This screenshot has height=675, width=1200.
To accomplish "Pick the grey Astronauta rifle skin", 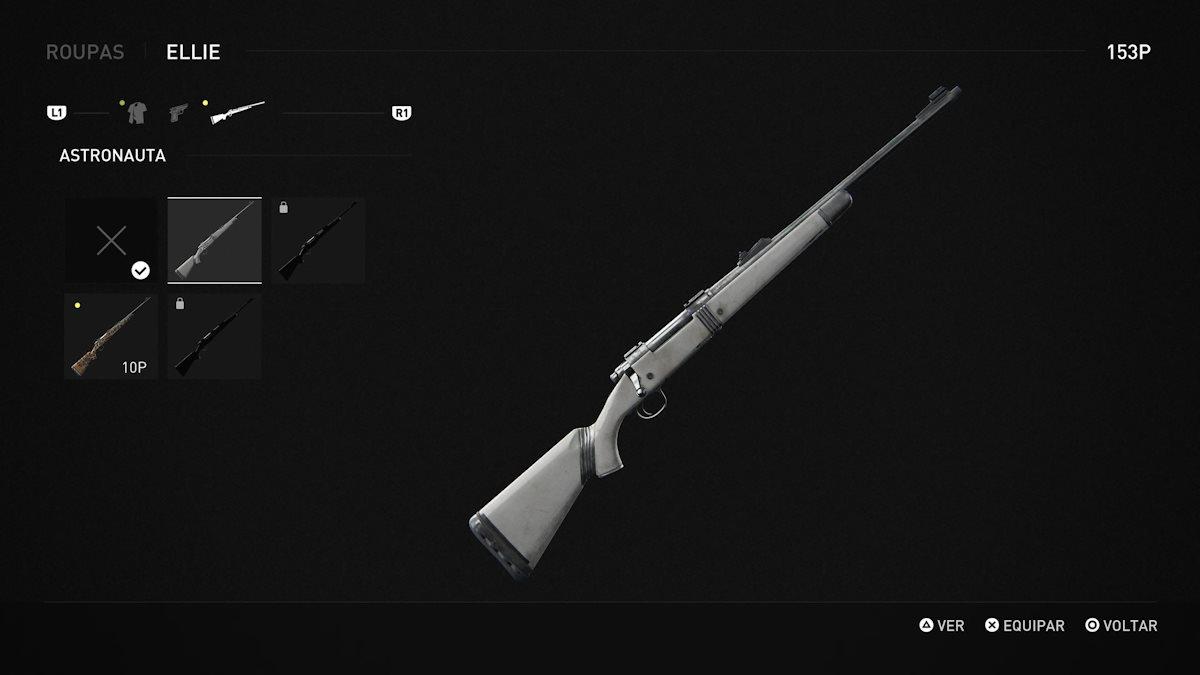I will pos(214,240).
